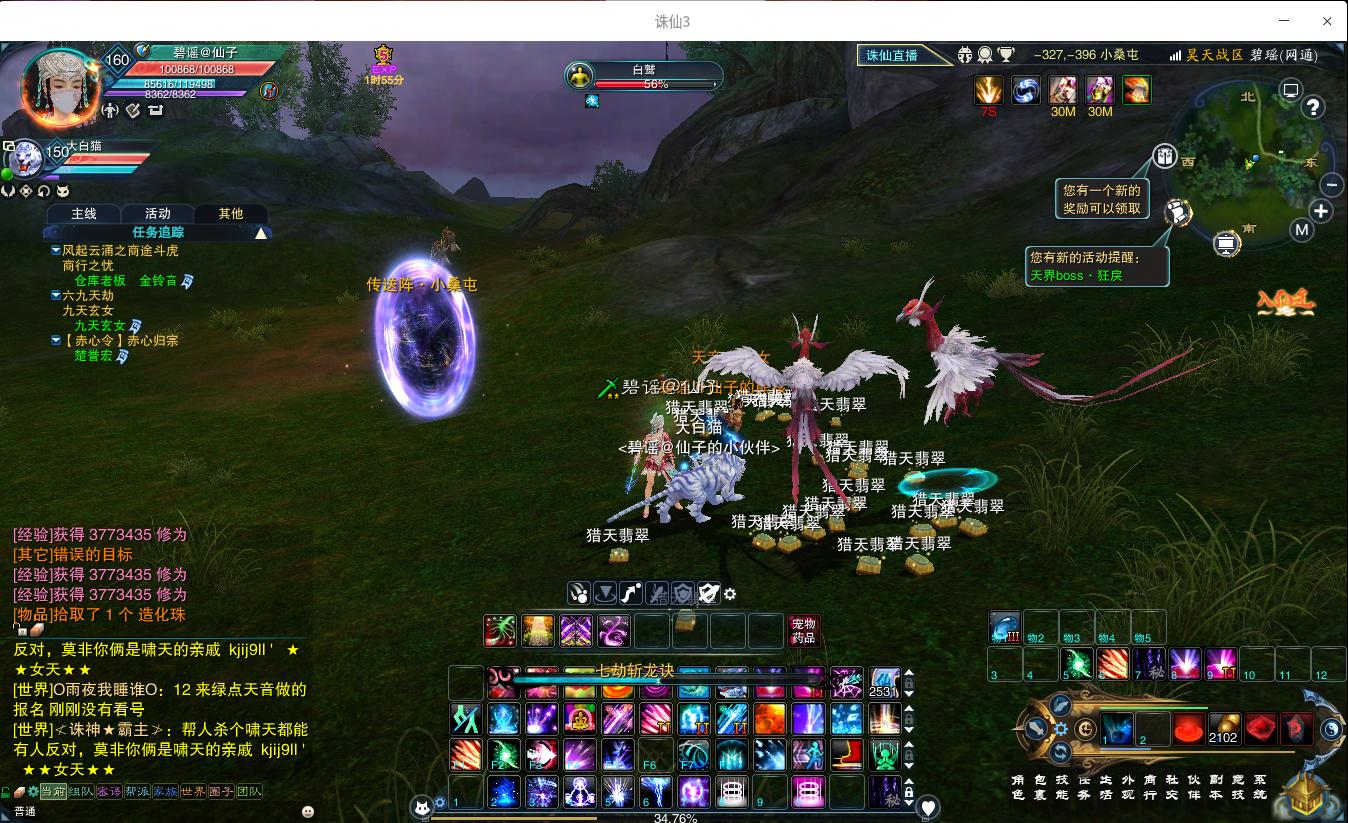Open the world map with M button
Viewport: 1348px width, 823px height.
[x=1301, y=230]
